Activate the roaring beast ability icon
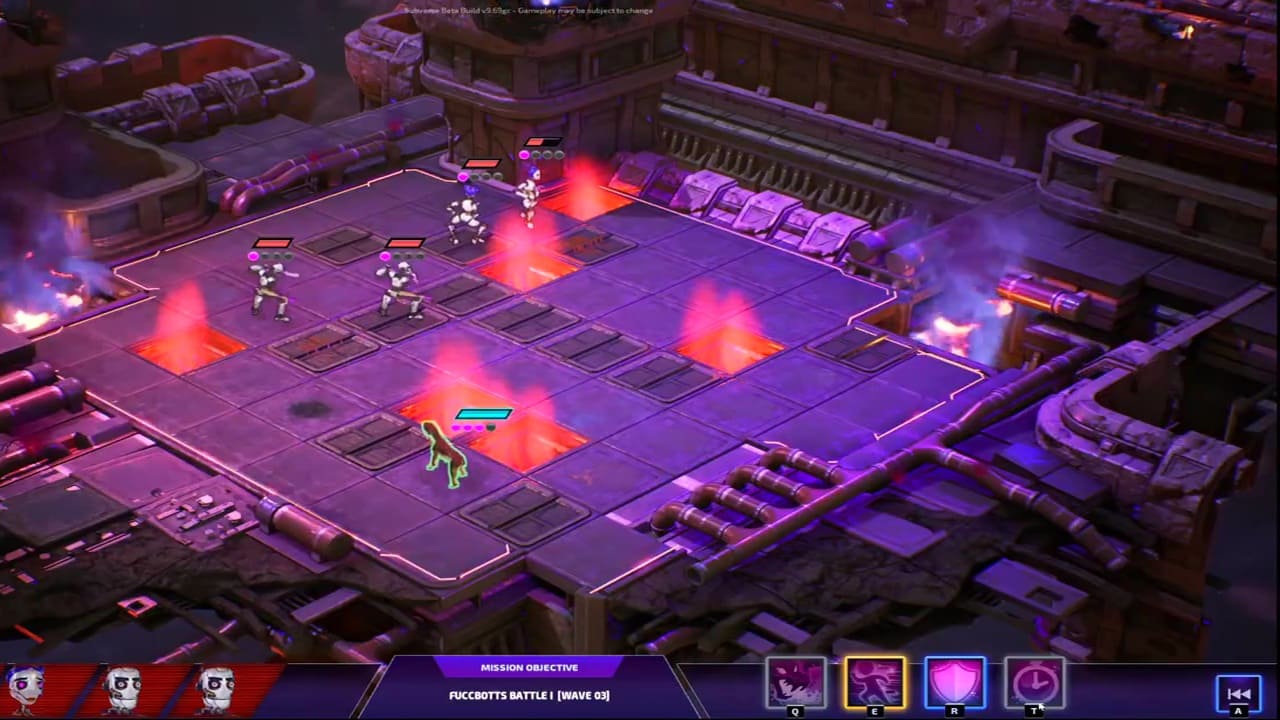This screenshot has height=720, width=1280. (796, 682)
